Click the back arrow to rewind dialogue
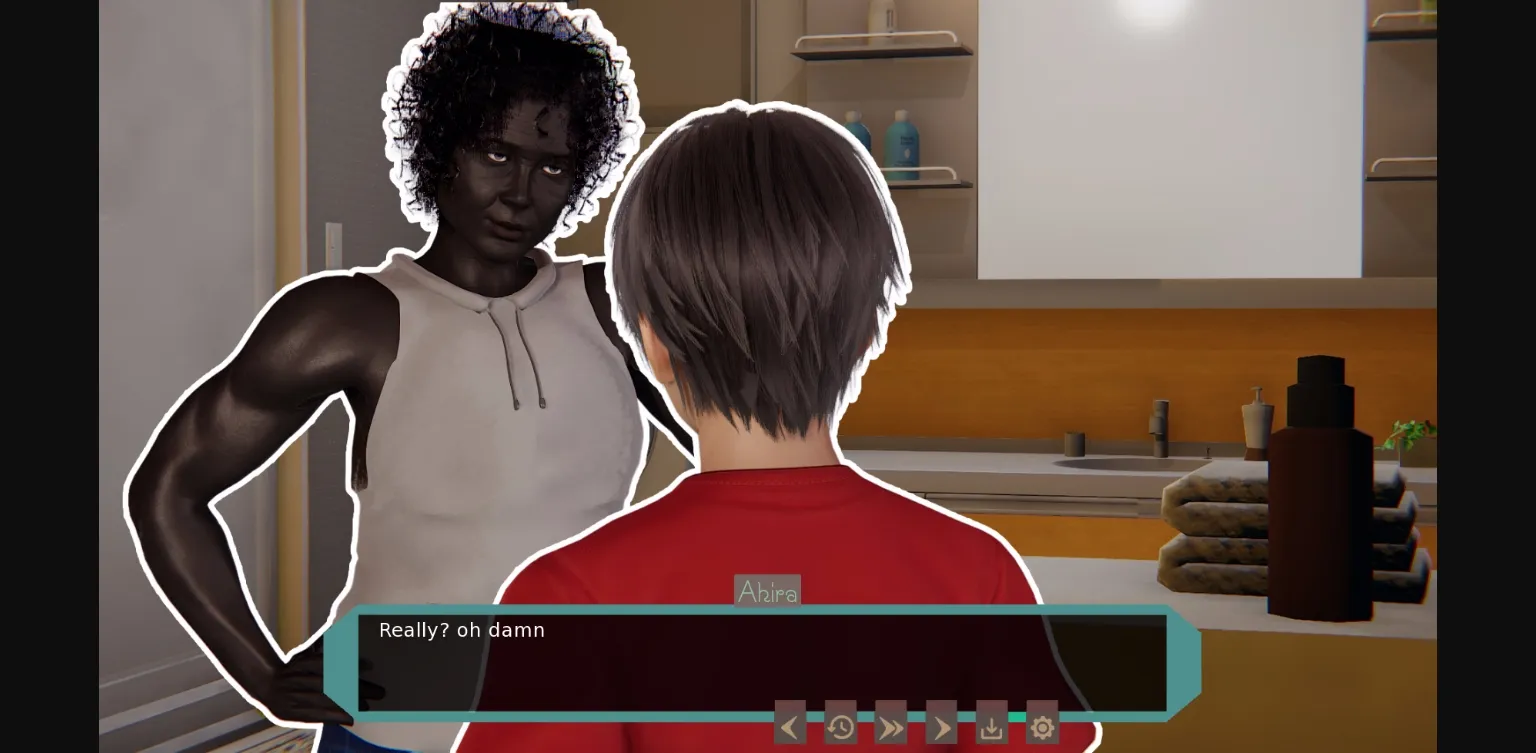This screenshot has height=753, width=1536. coord(790,725)
